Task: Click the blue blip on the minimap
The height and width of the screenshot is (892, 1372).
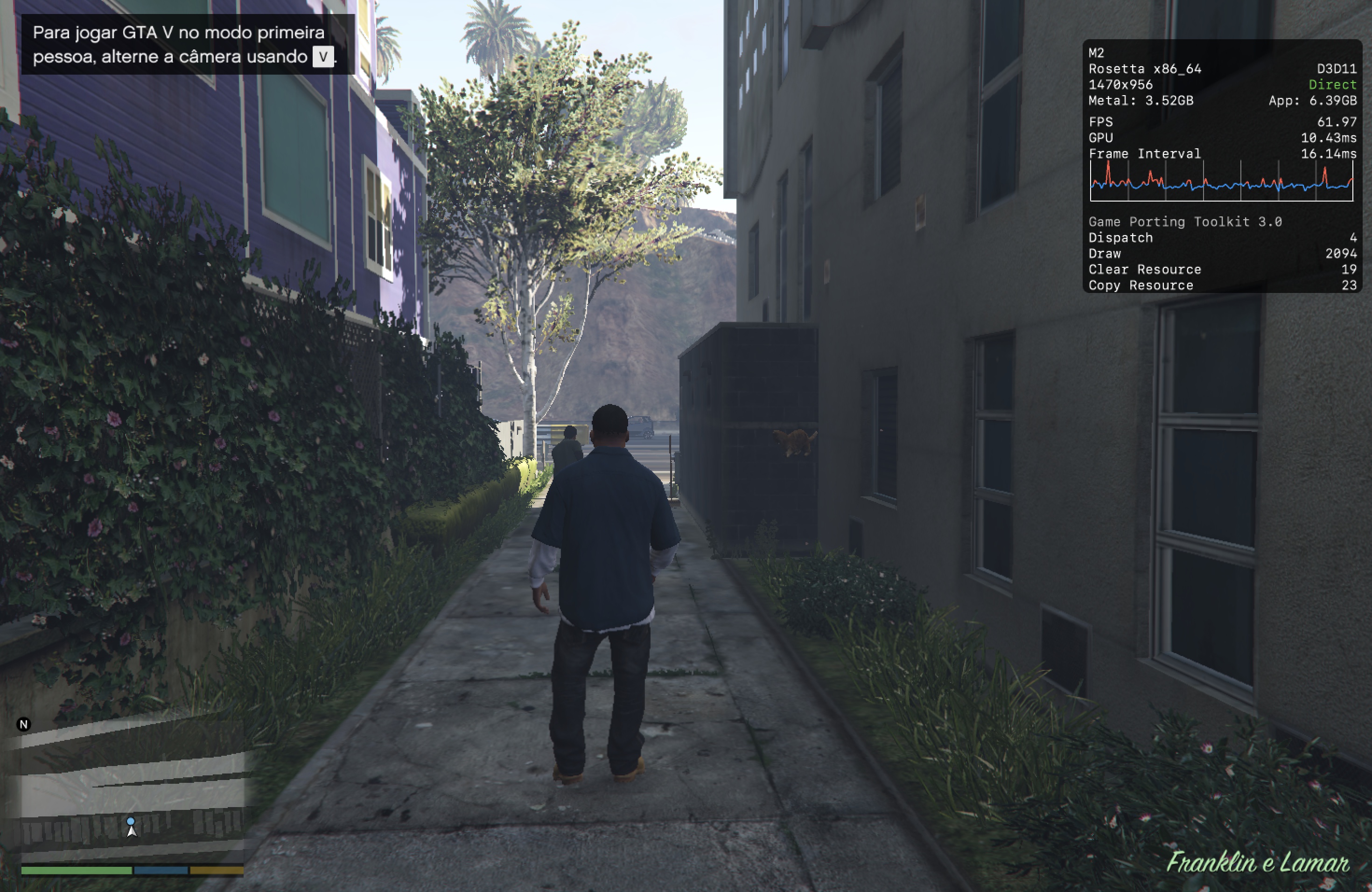Action: (131, 821)
